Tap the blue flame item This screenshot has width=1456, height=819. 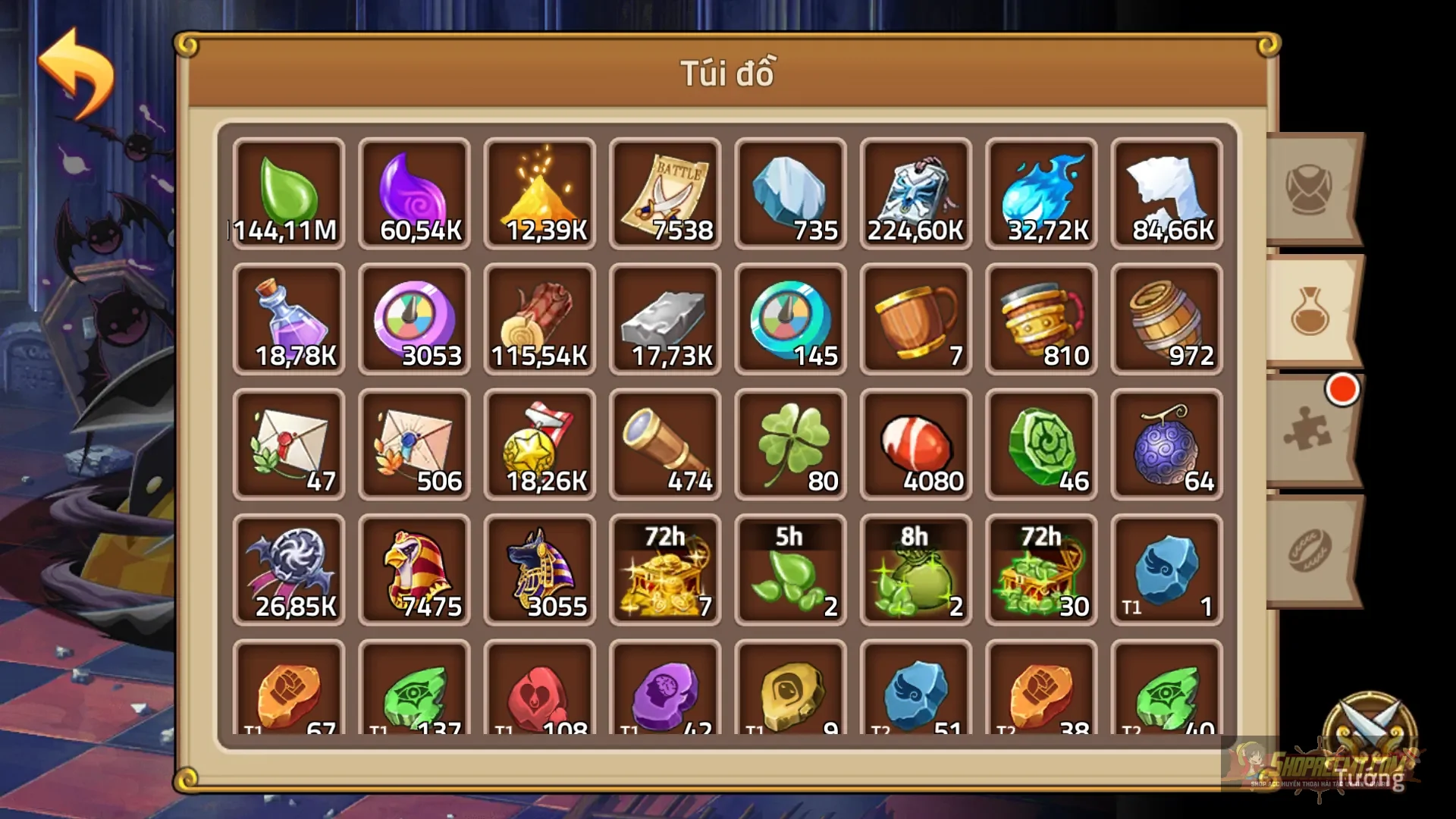pos(1041,184)
